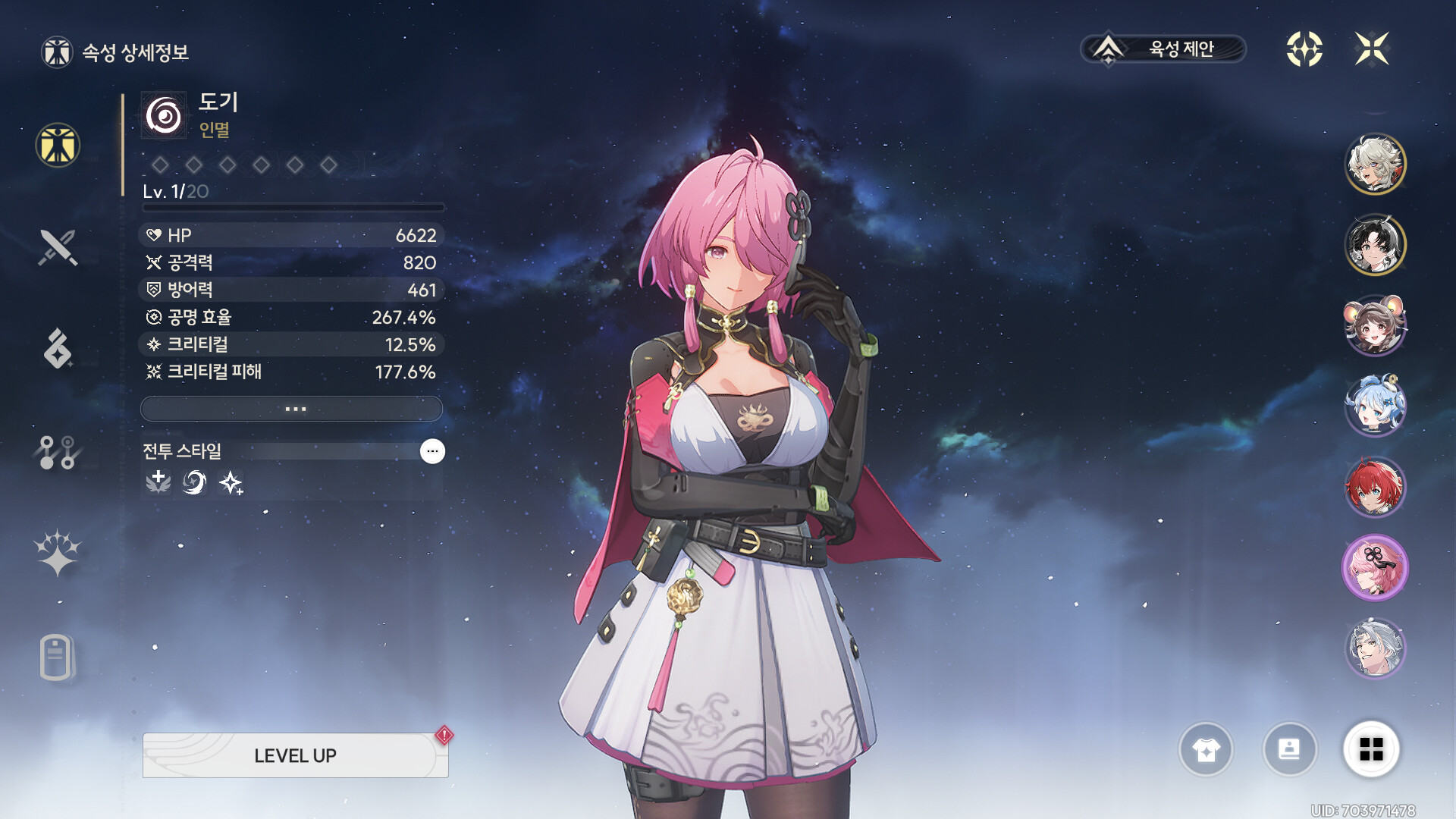Select the brown-haired mouse-eared character portrait
The height and width of the screenshot is (819, 1456).
(1375, 325)
